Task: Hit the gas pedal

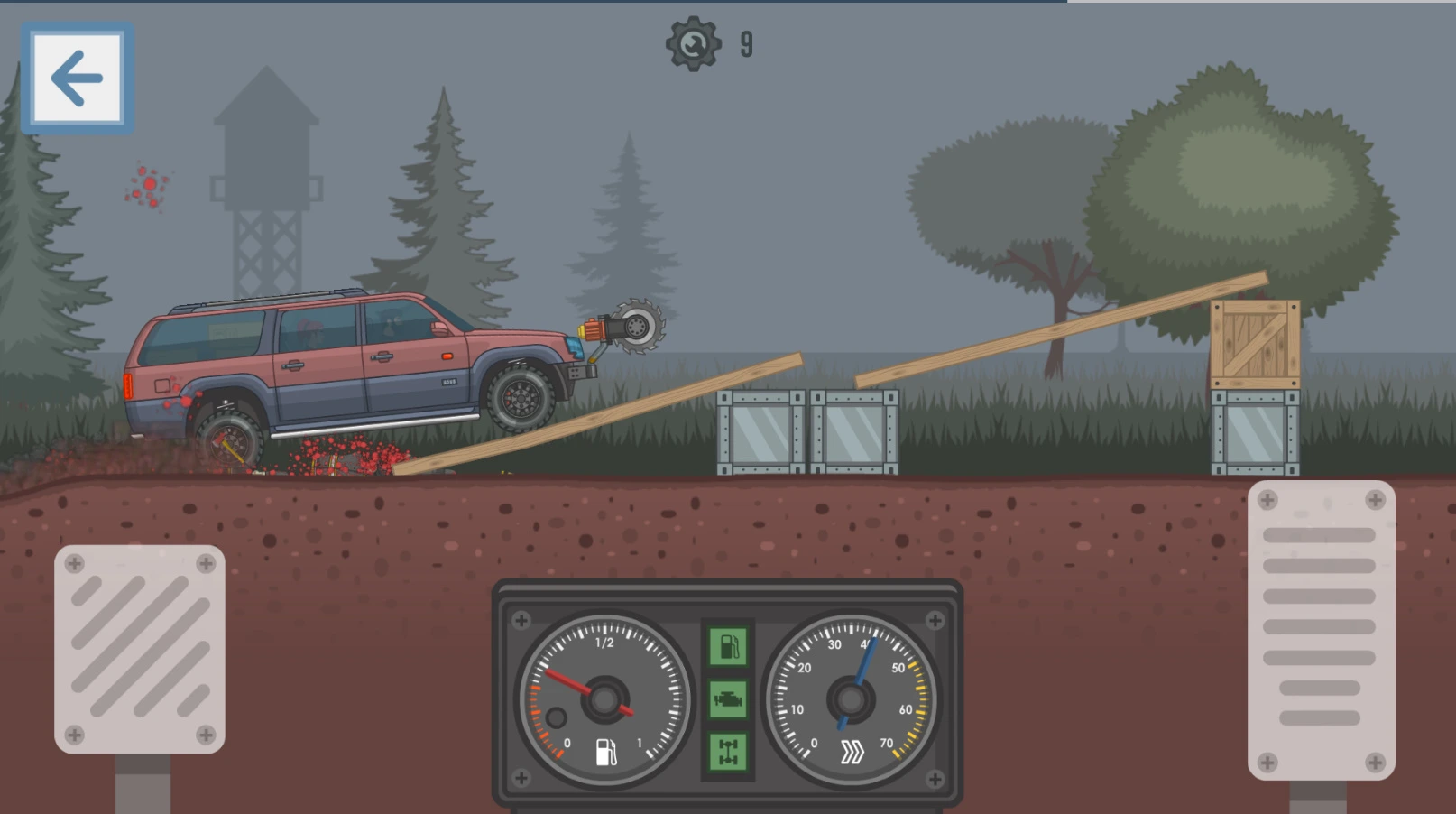Action: click(1321, 629)
